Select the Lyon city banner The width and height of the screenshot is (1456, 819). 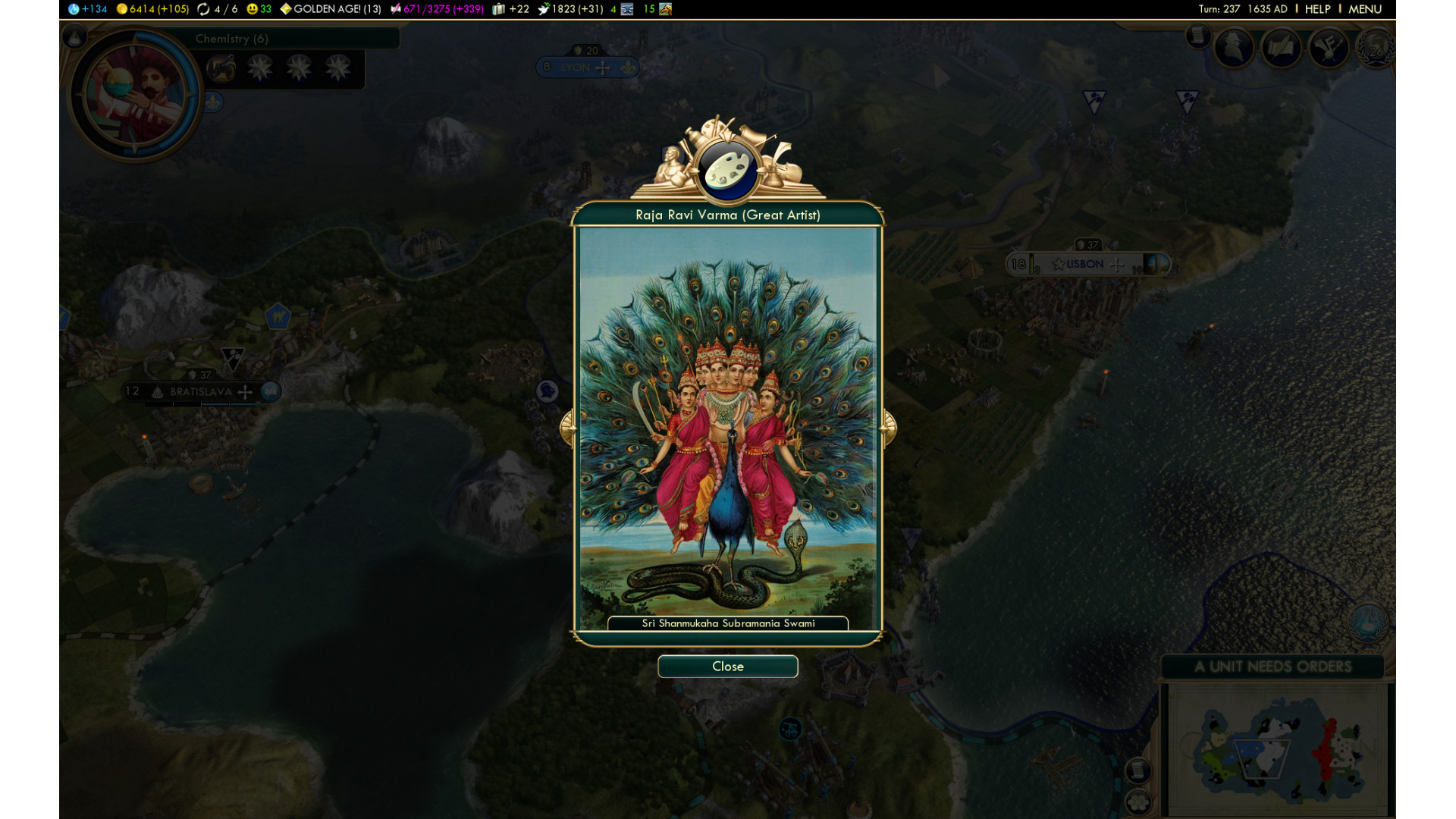(x=576, y=67)
